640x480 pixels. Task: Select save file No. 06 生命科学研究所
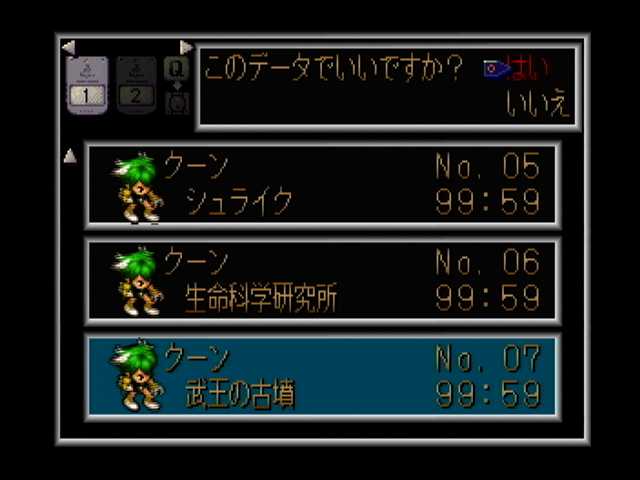pos(322,281)
